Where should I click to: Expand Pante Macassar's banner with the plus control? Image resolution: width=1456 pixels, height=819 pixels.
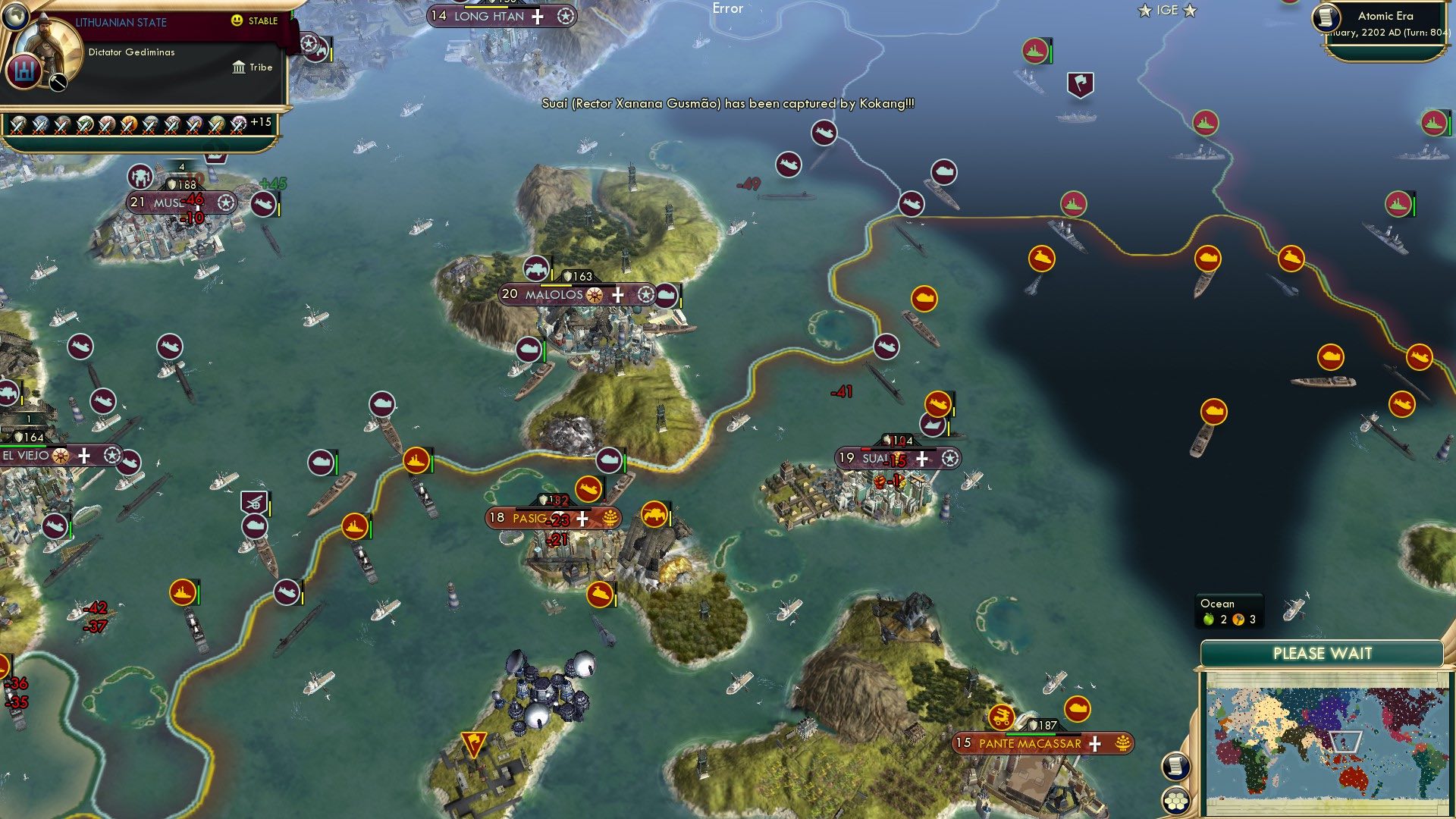point(1094,744)
